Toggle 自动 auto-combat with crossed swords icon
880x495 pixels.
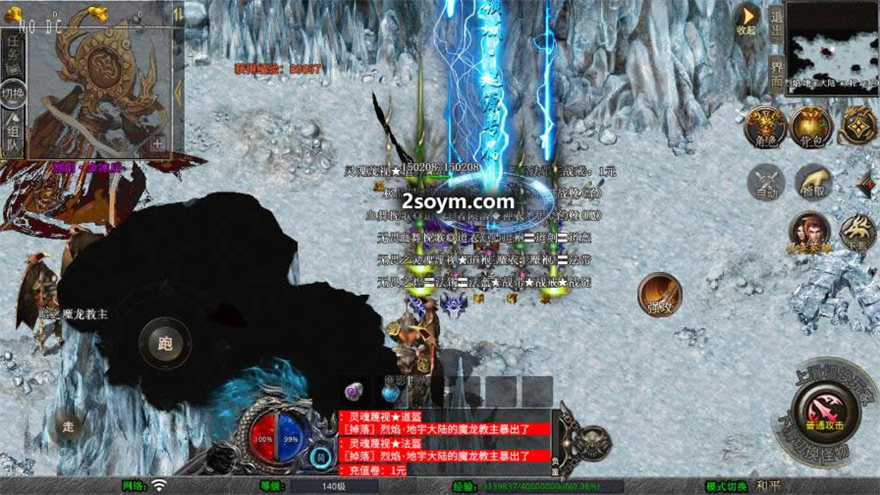pyautogui.click(x=766, y=182)
